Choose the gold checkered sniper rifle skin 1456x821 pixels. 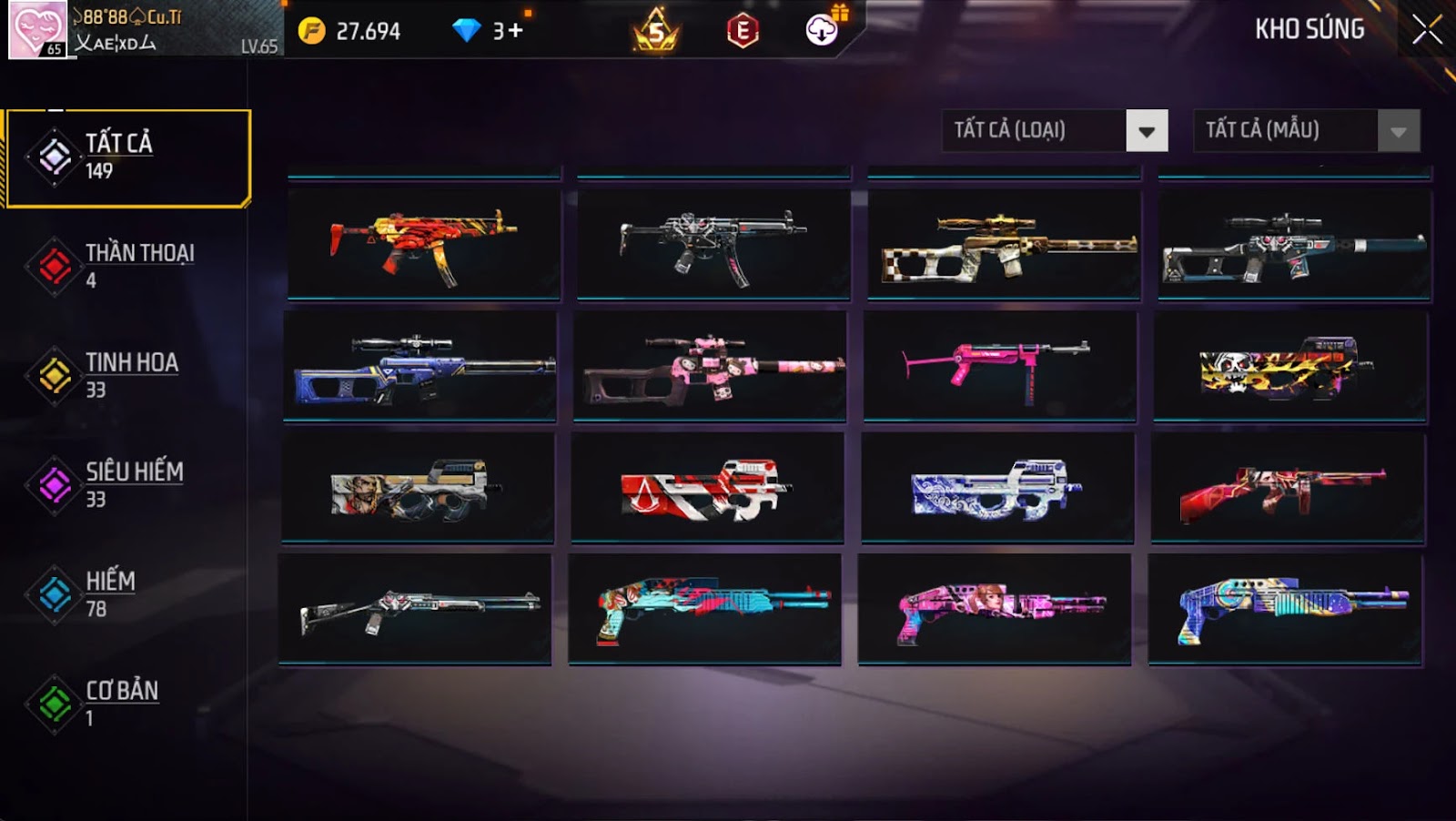[1004, 244]
